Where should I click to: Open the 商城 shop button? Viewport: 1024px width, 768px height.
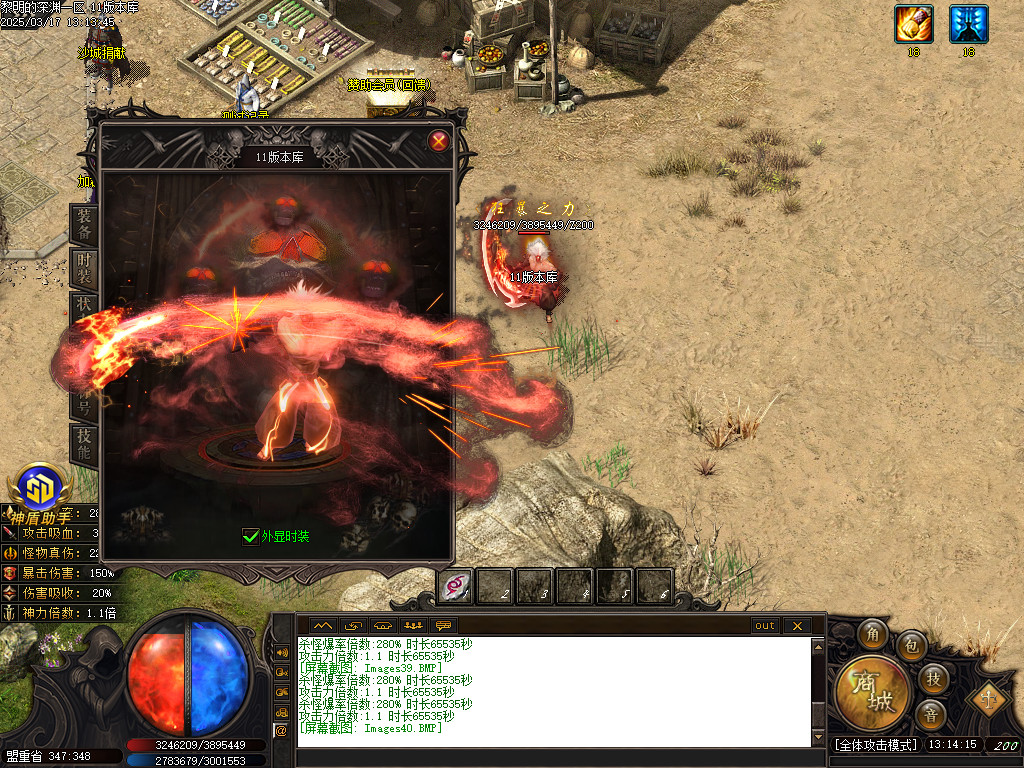pos(872,692)
